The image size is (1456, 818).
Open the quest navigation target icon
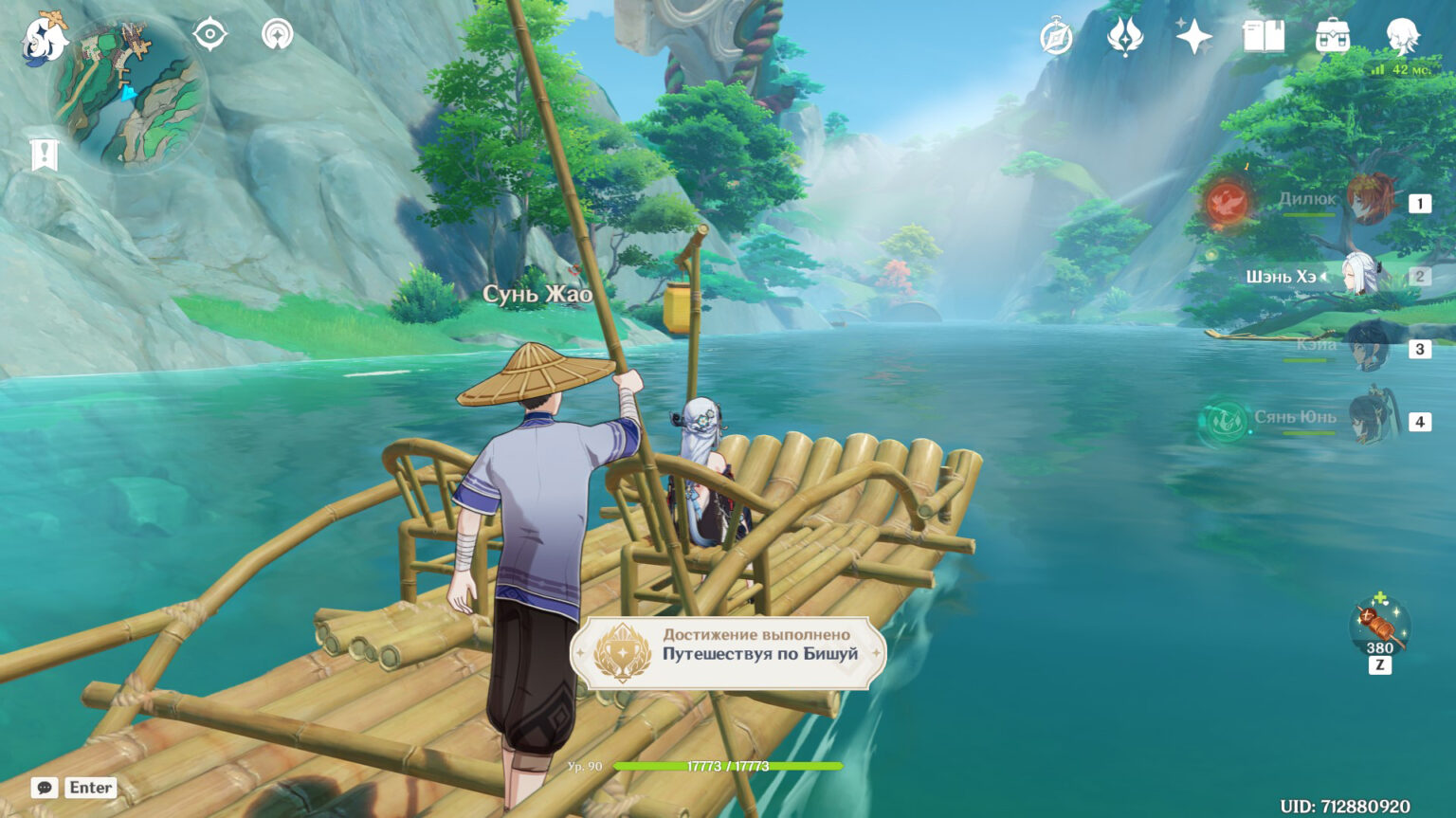(209, 35)
